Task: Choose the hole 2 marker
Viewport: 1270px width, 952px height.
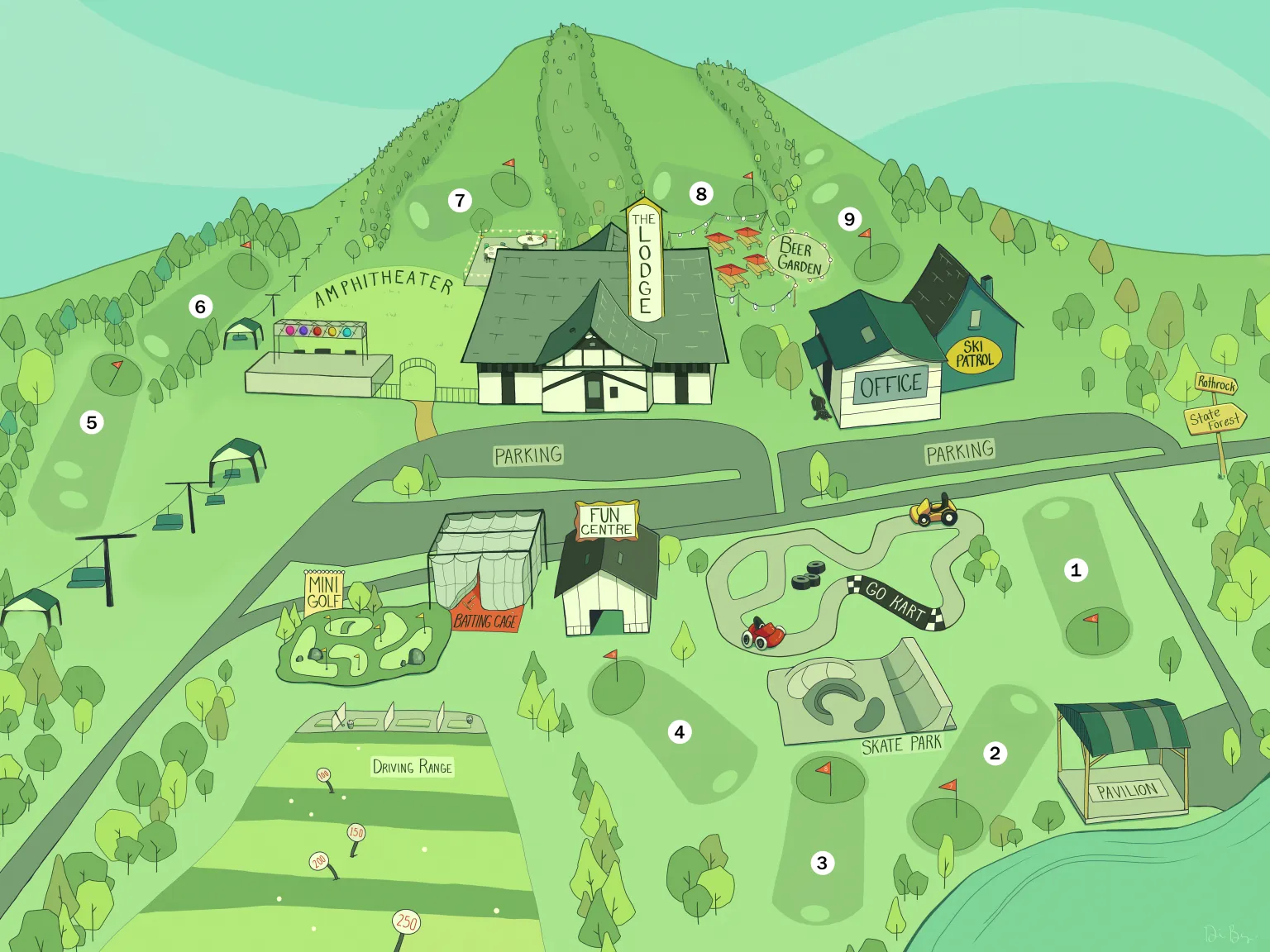Action: click(995, 753)
